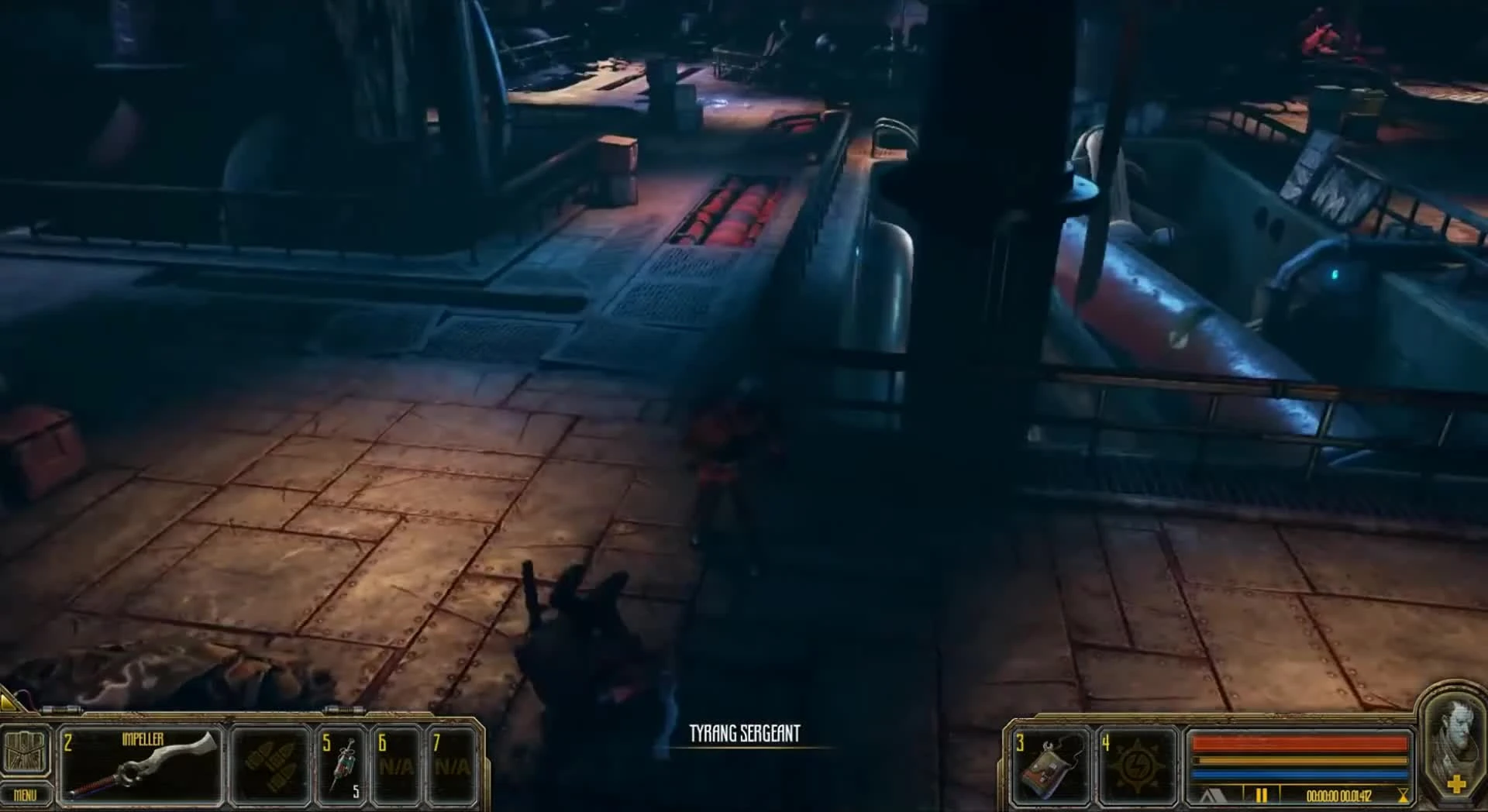The image size is (1488, 812).
Task: Click the plus icon beside the portrait
Action: pyautogui.click(x=1458, y=785)
